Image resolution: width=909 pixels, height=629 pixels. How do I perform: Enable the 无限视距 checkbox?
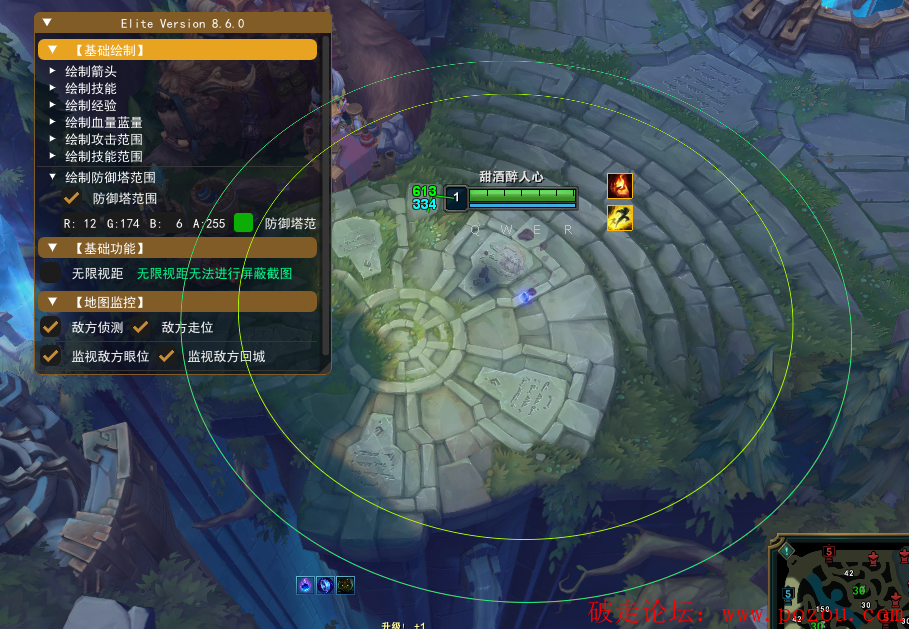(51, 273)
